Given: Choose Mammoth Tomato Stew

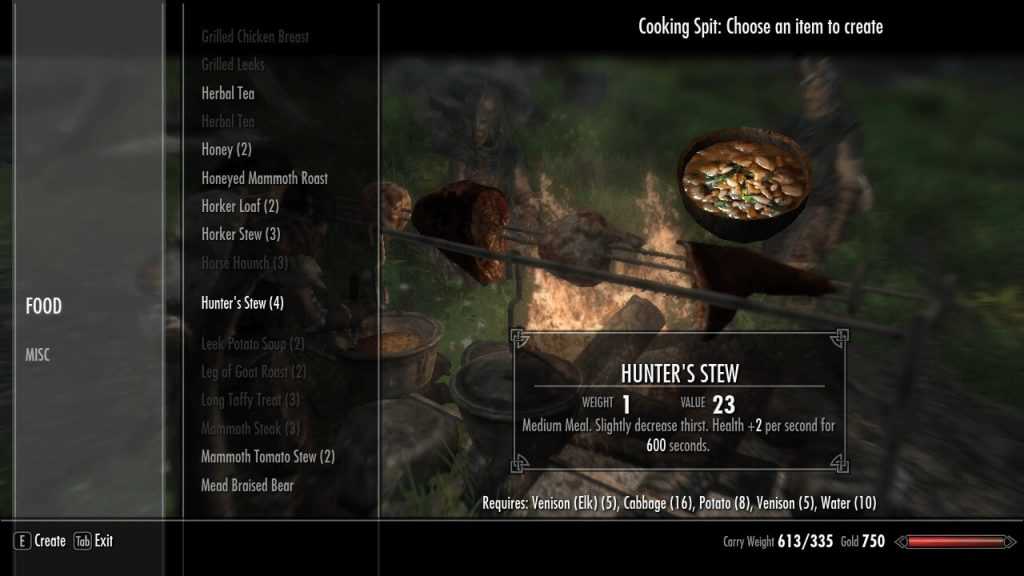Looking at the screenshot, I should point(267,457).
